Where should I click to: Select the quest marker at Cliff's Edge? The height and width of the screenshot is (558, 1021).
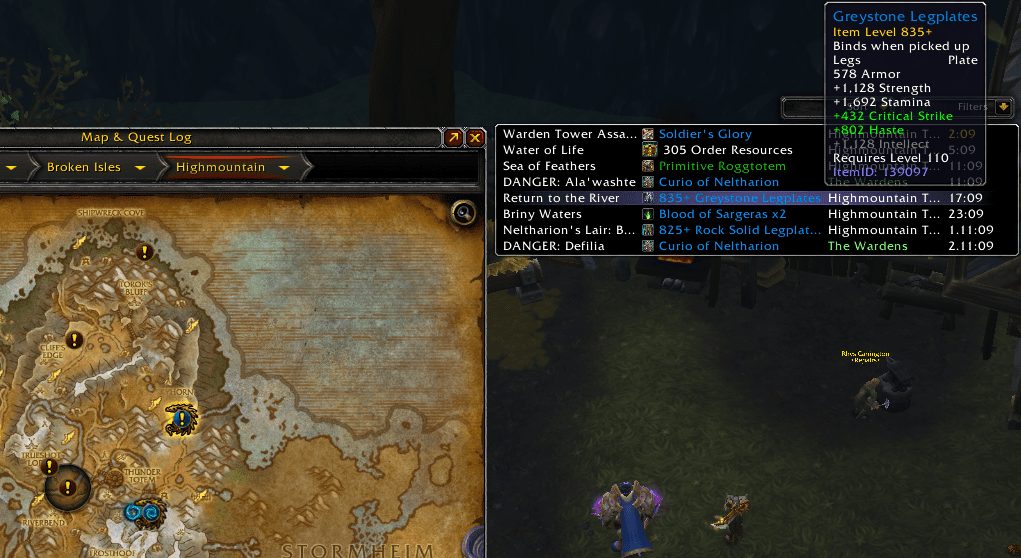(73, 340)
